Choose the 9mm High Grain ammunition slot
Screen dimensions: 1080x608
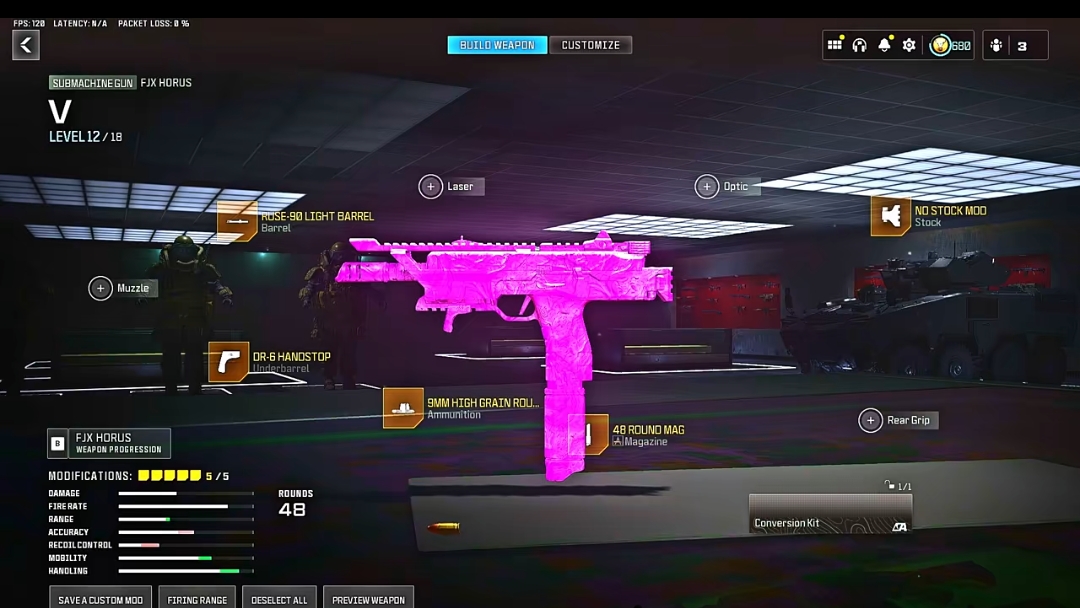click(x=403, y=408)
